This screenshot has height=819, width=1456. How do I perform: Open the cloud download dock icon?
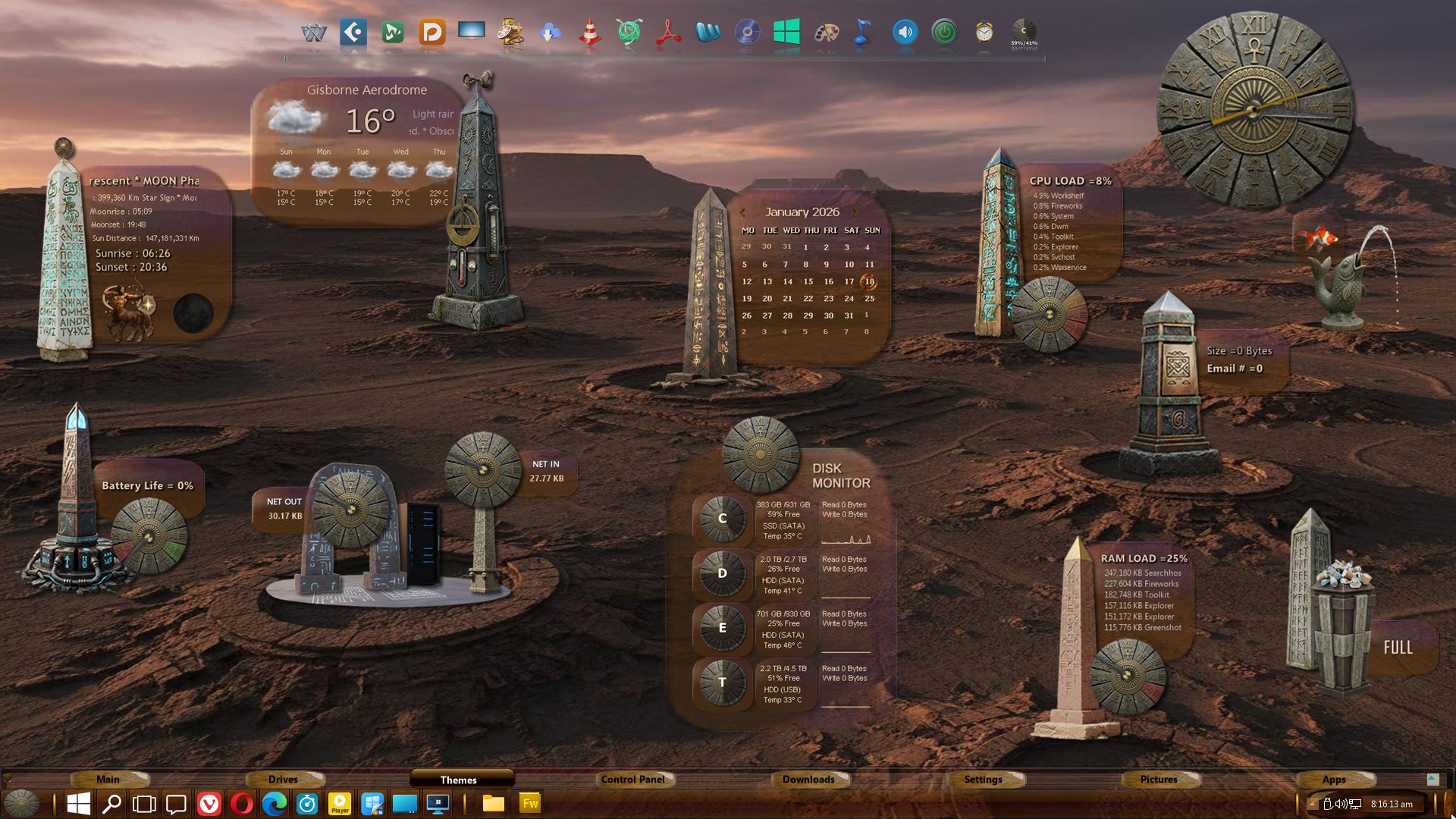click(x=551, y=33)
